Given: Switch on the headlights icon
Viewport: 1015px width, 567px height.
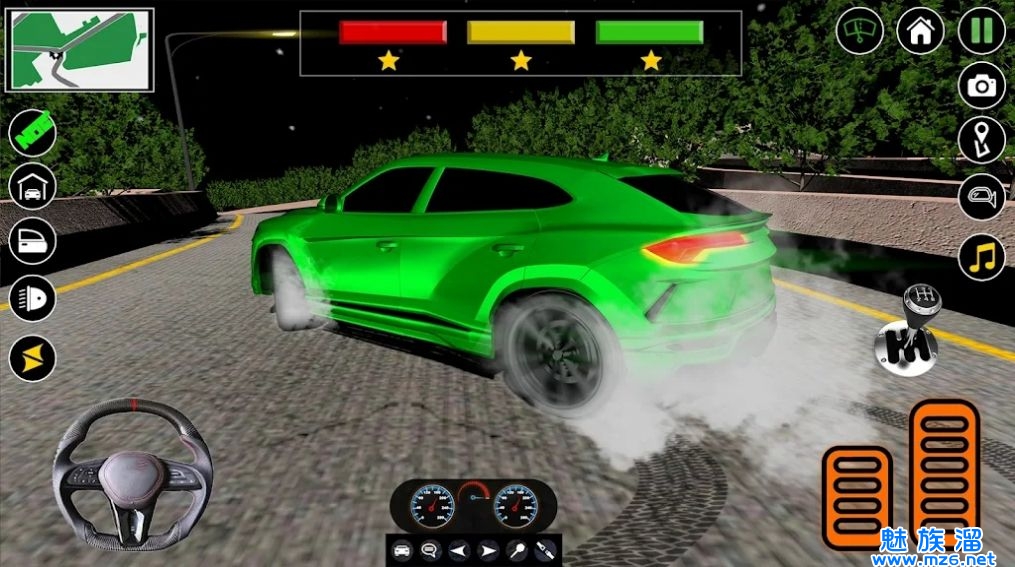Looking at the screenshot, I should point(33,298).
